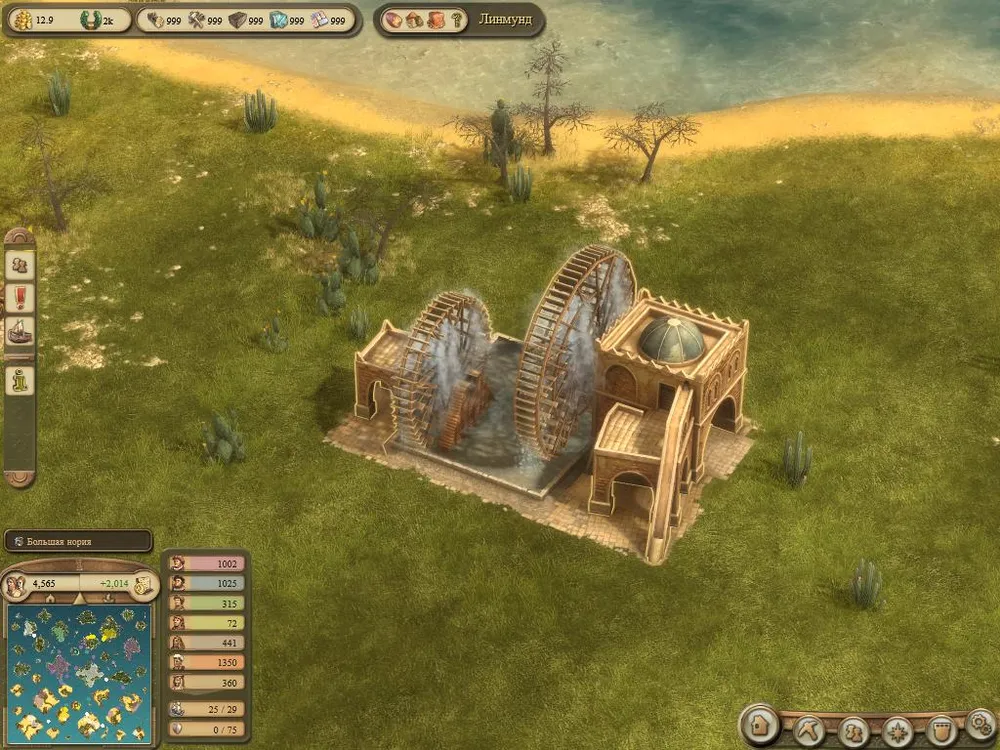Screen dimensions: 1000x750
Task: Click the Линмунд island name
Action: (x=505, y=19)
